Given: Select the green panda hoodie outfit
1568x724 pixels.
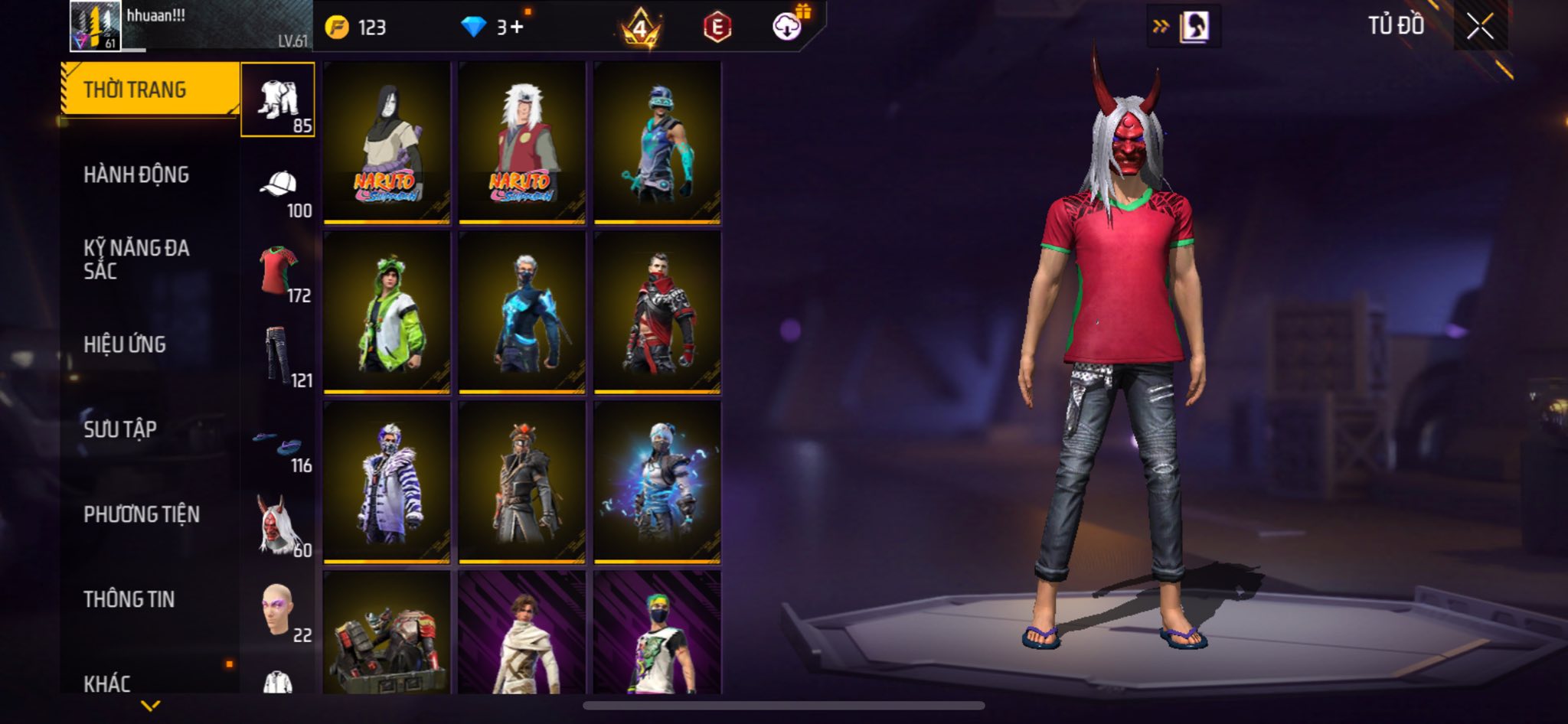Looking at the screenshot, I should 386,312.
